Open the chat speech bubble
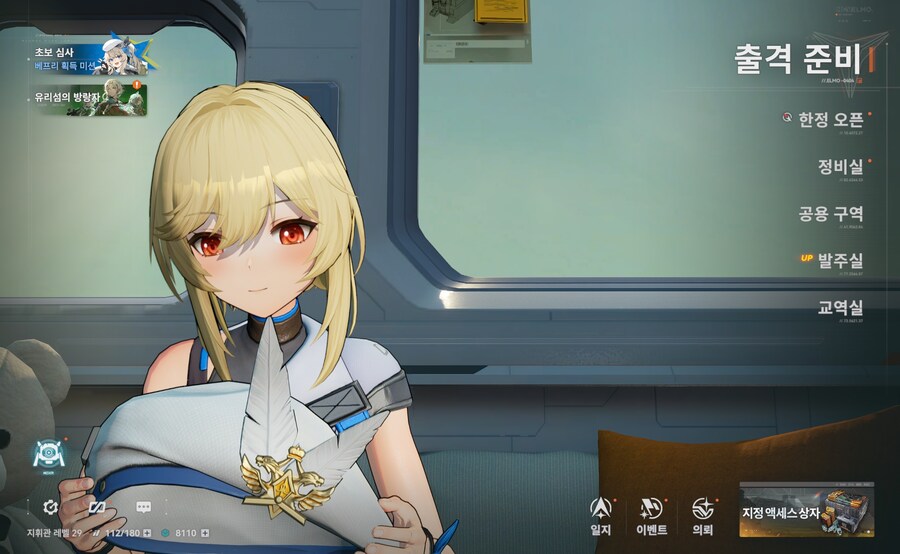The height and width of the screenshot is (554, 900). pyautogui.click(x=143, y=507)
